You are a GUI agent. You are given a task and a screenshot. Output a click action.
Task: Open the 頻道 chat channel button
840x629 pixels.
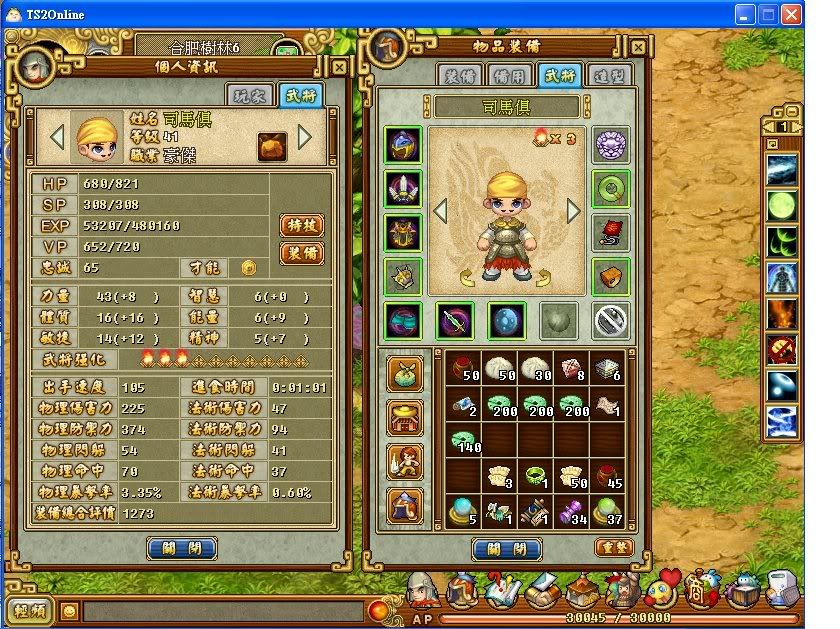[x=29, y=609]
